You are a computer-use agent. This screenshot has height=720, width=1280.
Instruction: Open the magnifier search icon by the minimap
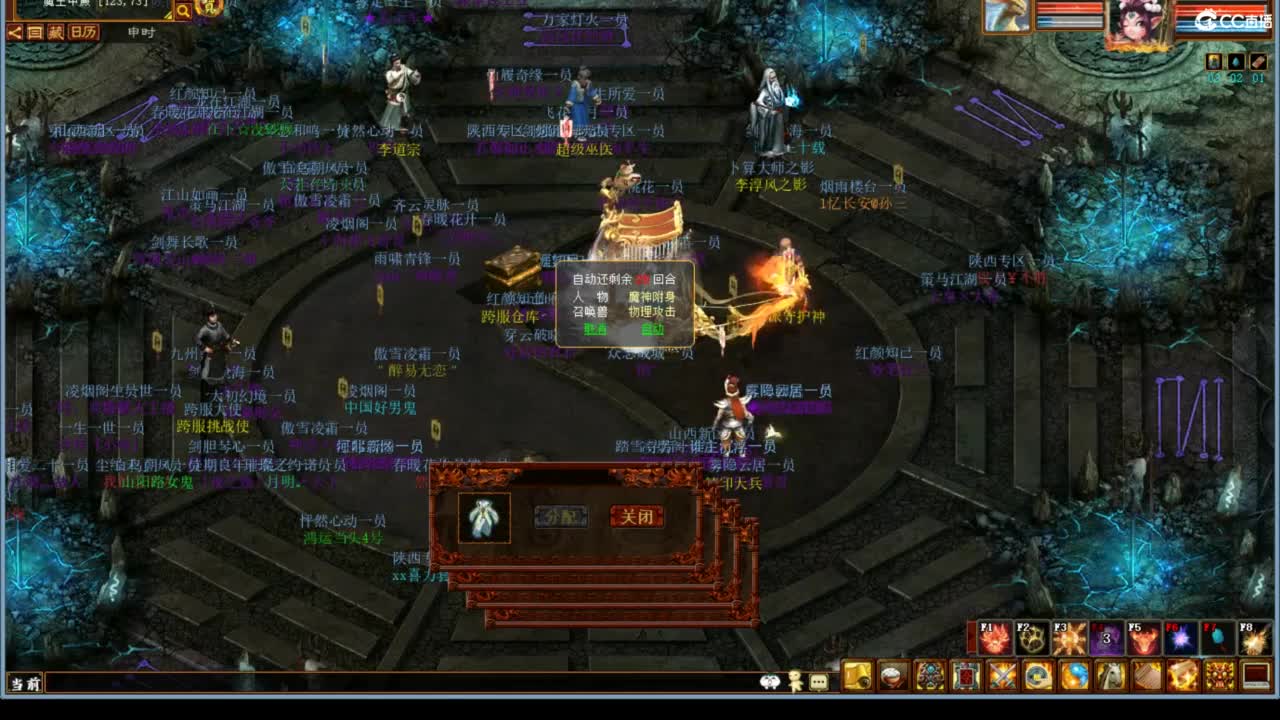pos(185,12)
